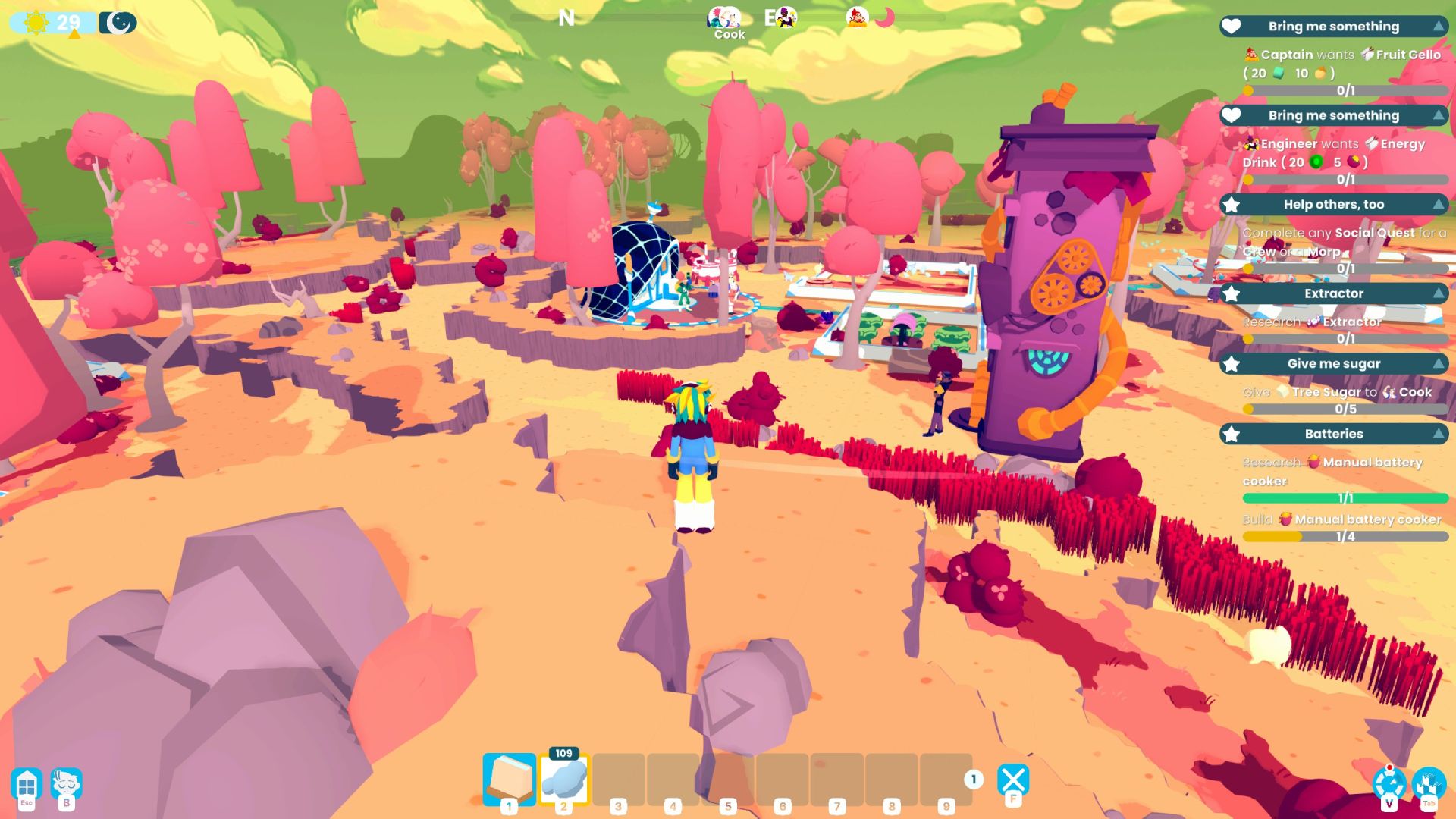Click the star icon on the Extractor quest
Viewport: 1456px width, 819px height.
(x=1231, y=294)
